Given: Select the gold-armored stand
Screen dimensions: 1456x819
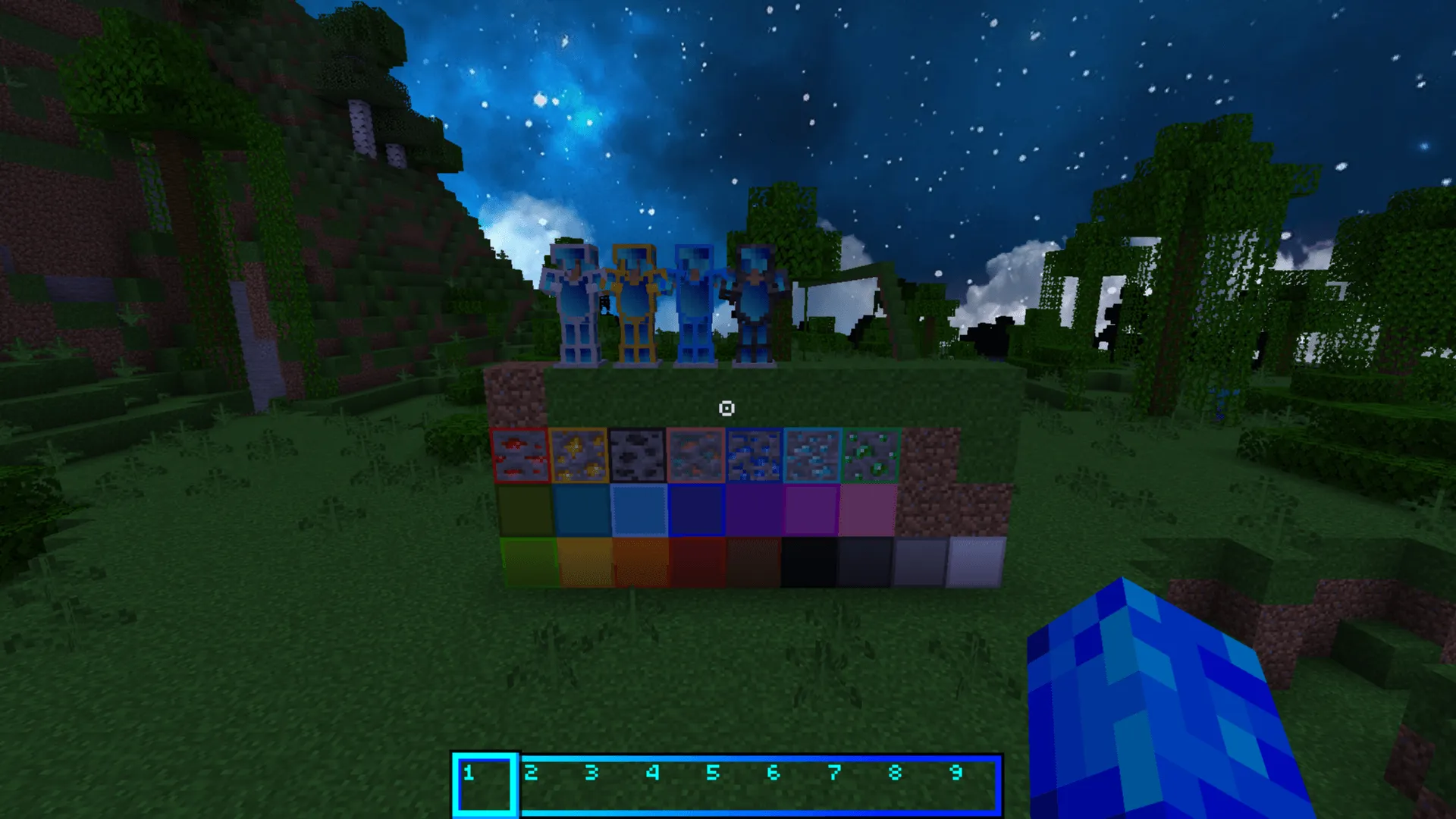Looking at the screenshot, I should [637, 303].
